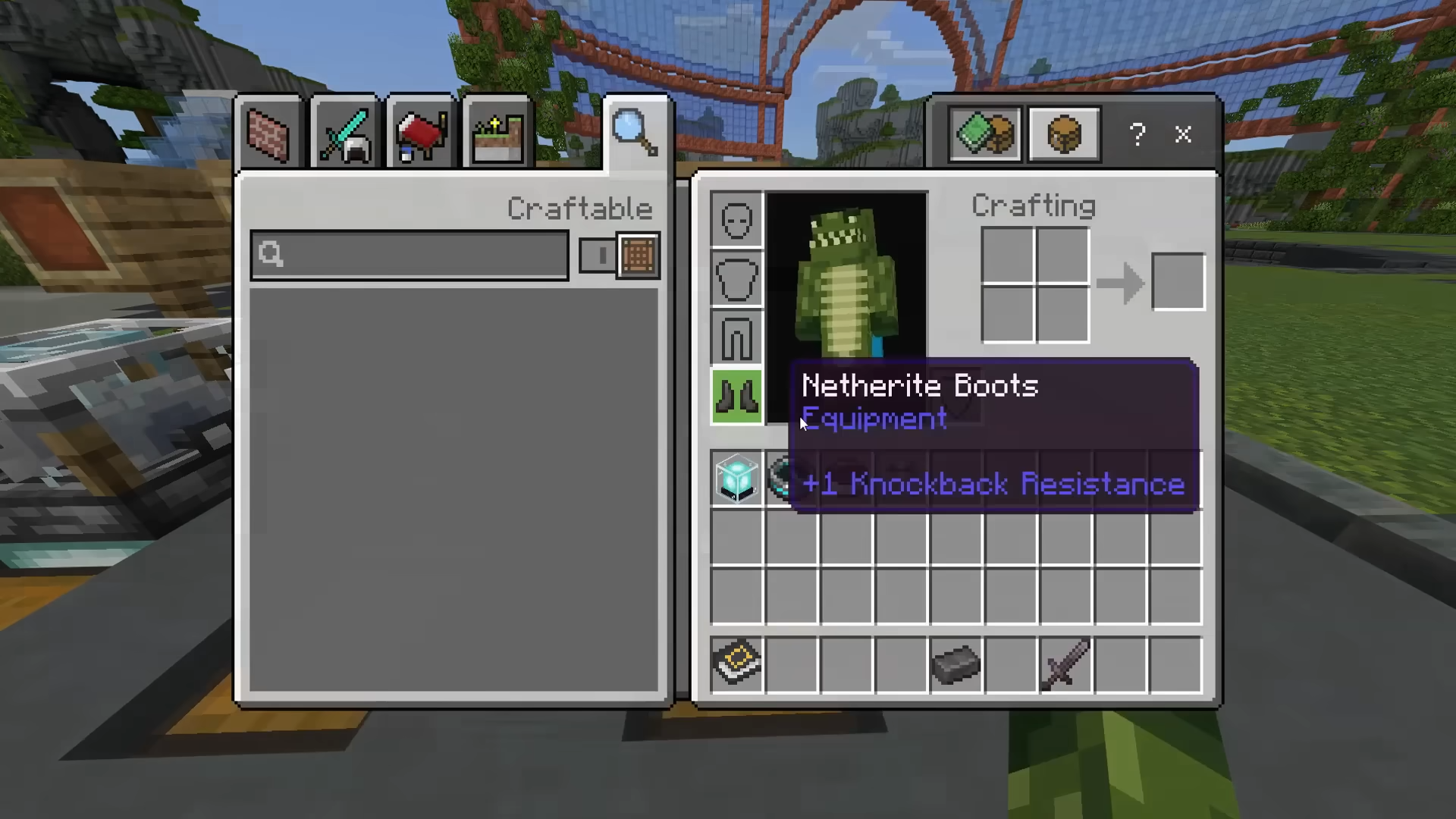This screenshot has width=1456, height=819.
Task: Click the recipe search text field
Action: point(409,256)
